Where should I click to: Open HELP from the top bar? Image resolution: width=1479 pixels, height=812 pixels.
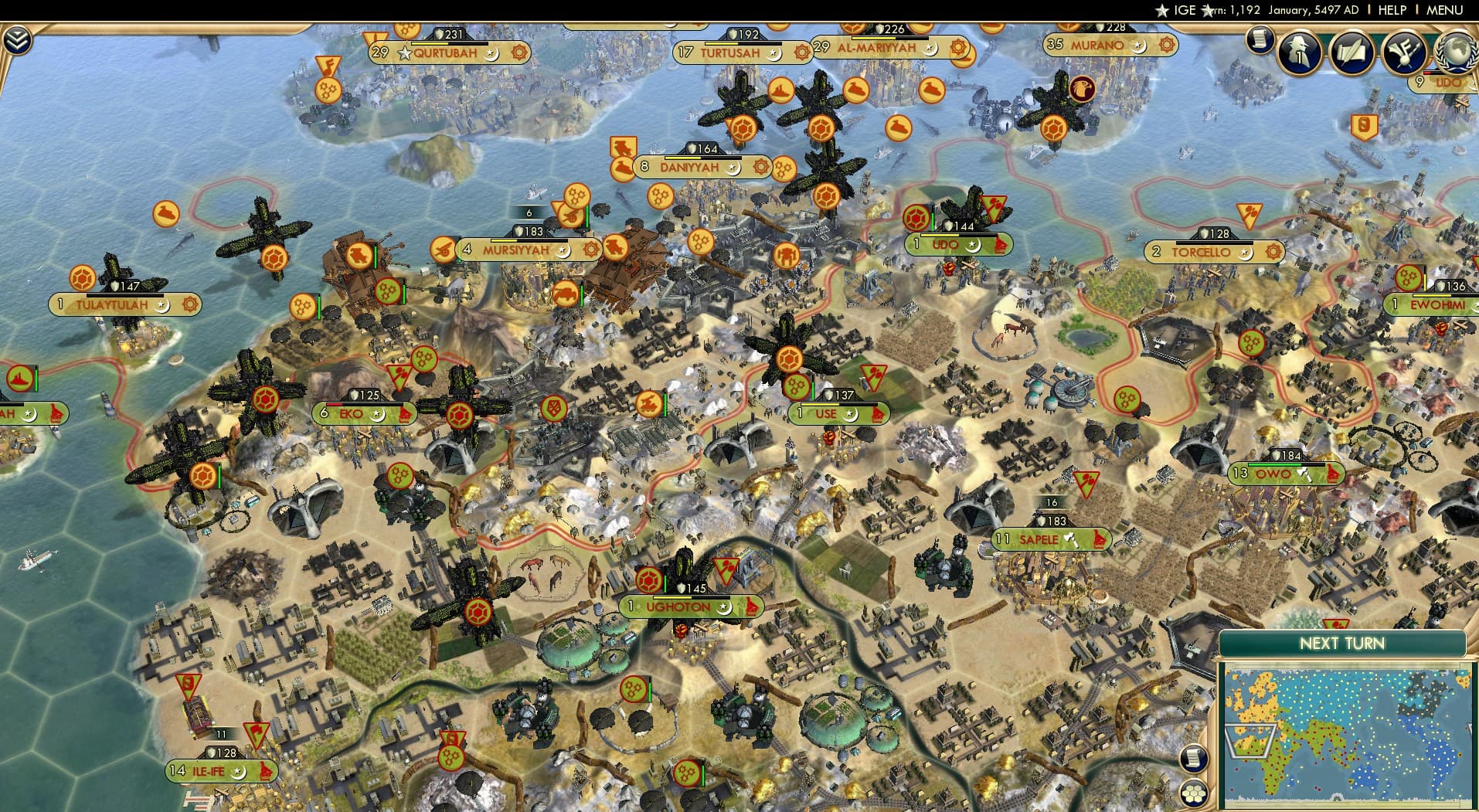click(1392, 11)
